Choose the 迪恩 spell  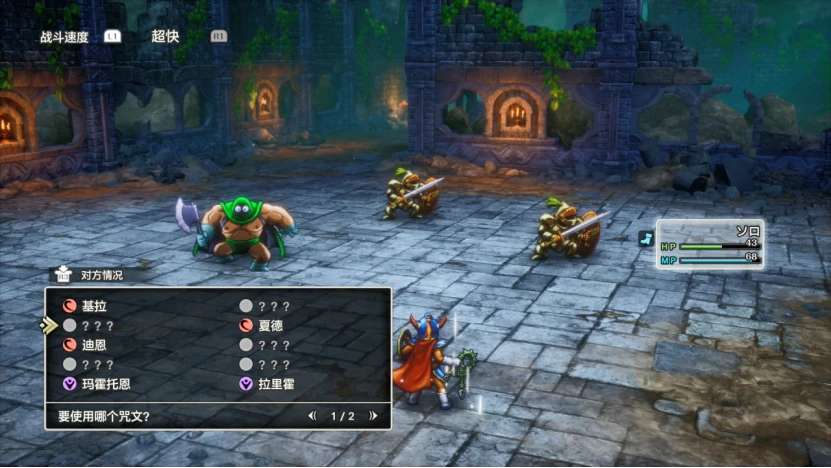pyautogui.click(x=94, y=345)
